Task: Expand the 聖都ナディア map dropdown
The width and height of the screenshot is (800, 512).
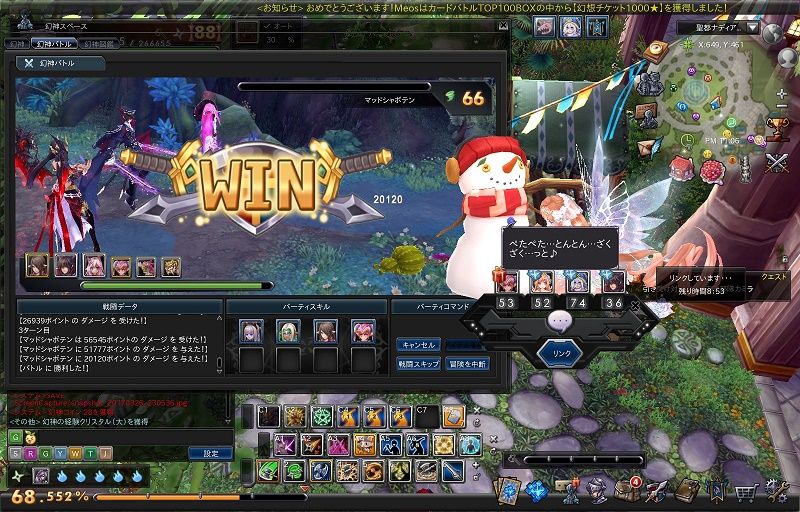Action: [x=753, y=28]
